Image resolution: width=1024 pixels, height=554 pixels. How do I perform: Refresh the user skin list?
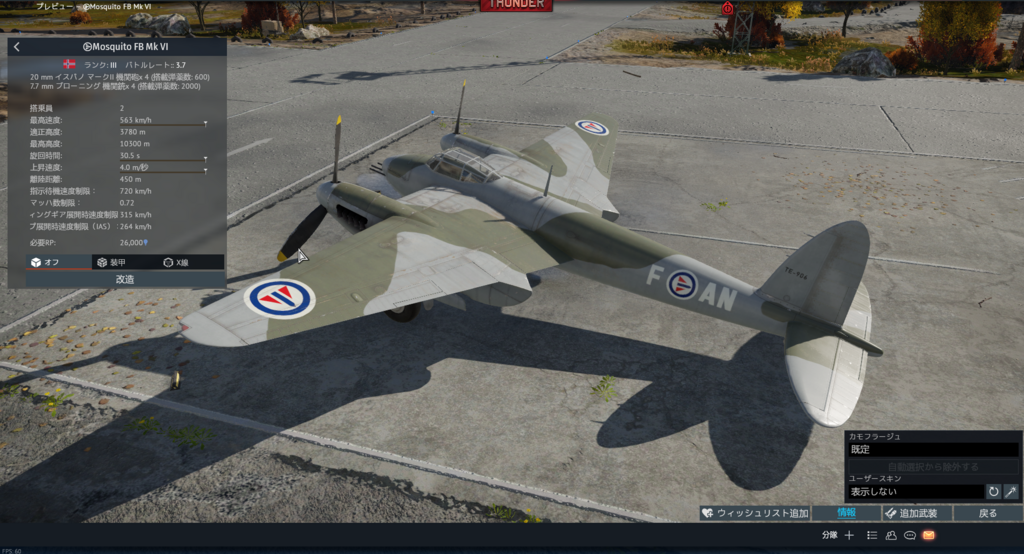[x=993, y=492]
